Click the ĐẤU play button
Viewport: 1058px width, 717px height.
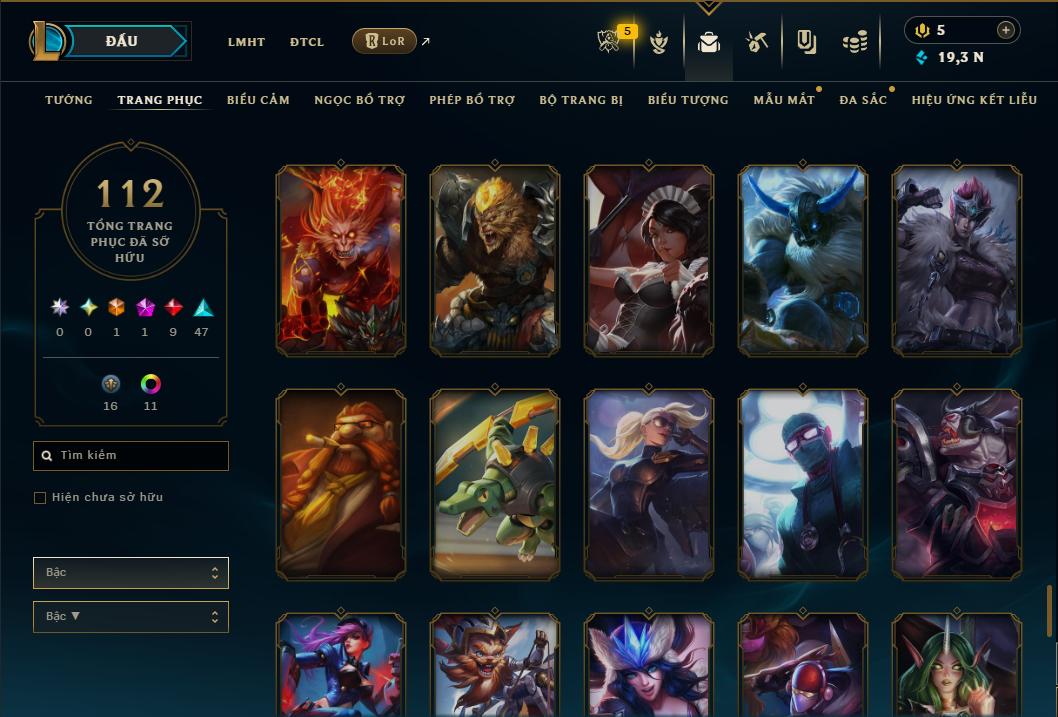coord(122,41)
